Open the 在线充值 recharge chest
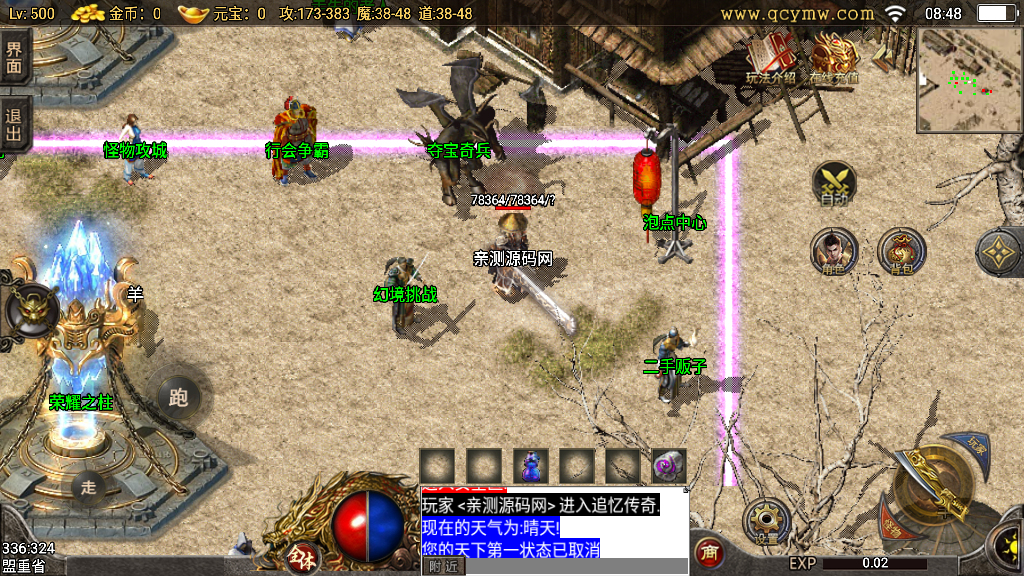Viewport: 1024px width, 576px height. [834, 58]
